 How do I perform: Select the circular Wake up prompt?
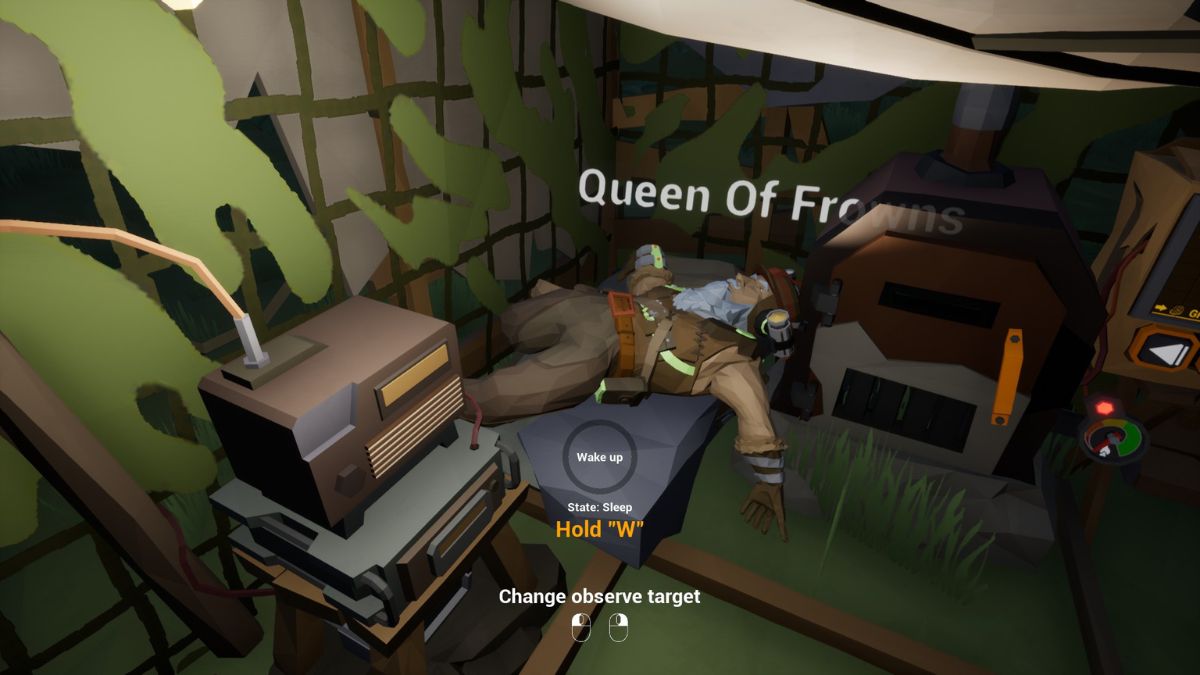pyautogui.click(x=599, y=457)
